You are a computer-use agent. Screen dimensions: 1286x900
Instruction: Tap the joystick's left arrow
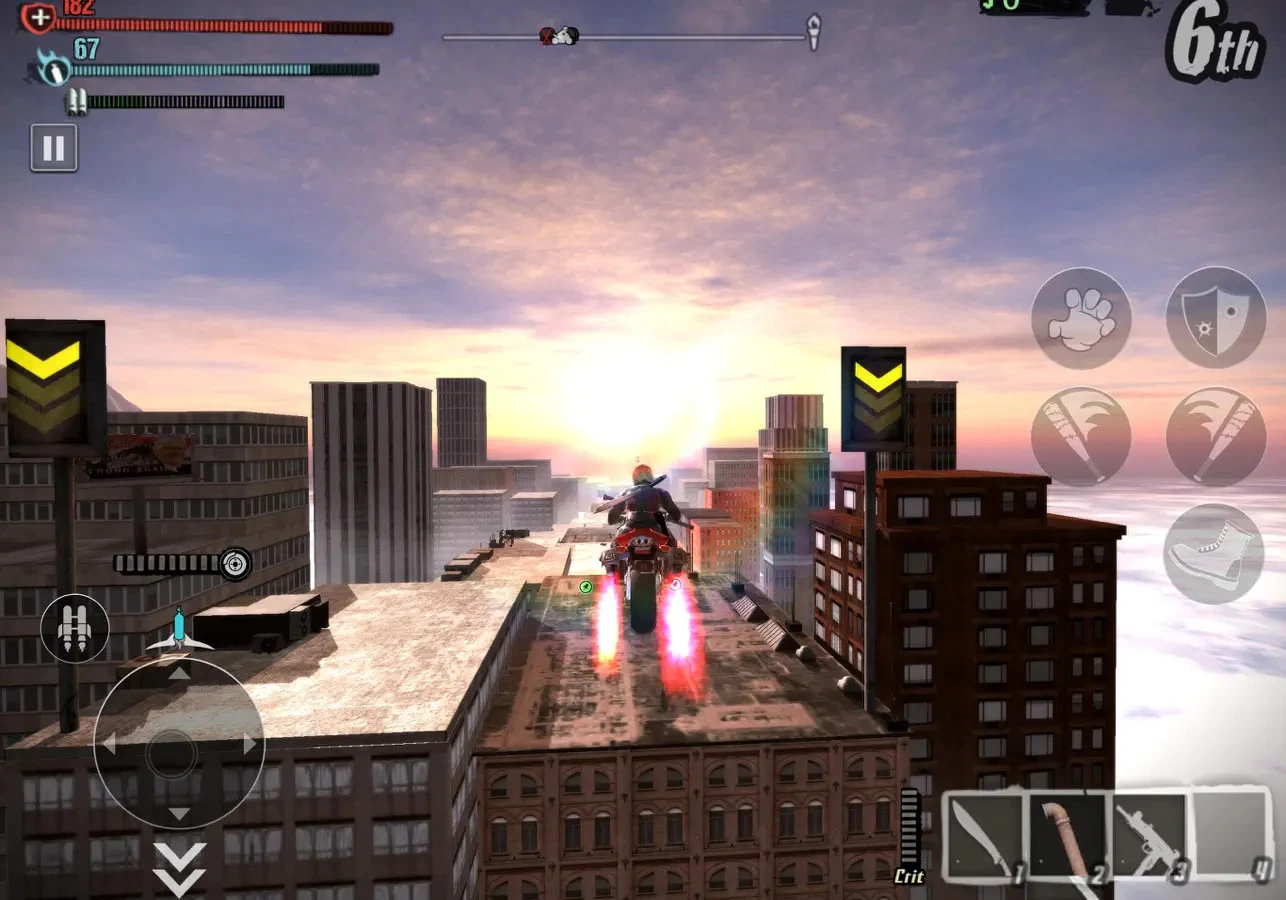coord(109,744)
